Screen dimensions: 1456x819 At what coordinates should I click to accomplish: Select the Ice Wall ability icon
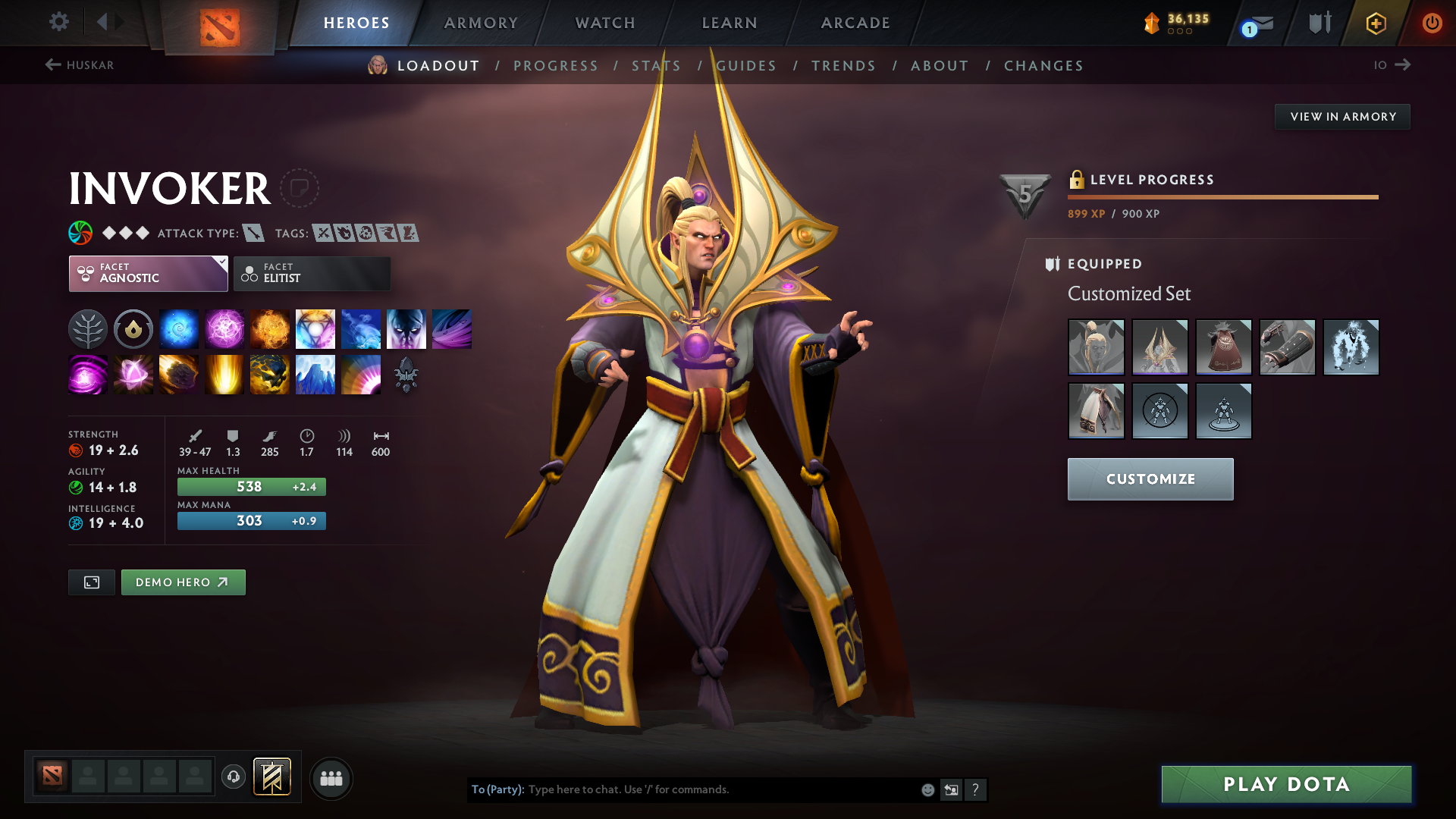315,374
